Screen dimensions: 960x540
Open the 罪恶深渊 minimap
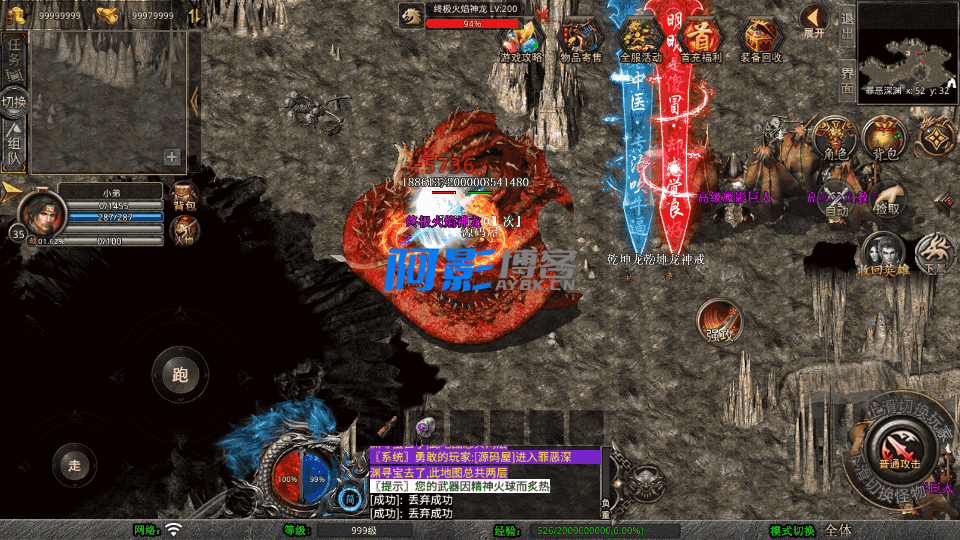[x=907, y=46]
